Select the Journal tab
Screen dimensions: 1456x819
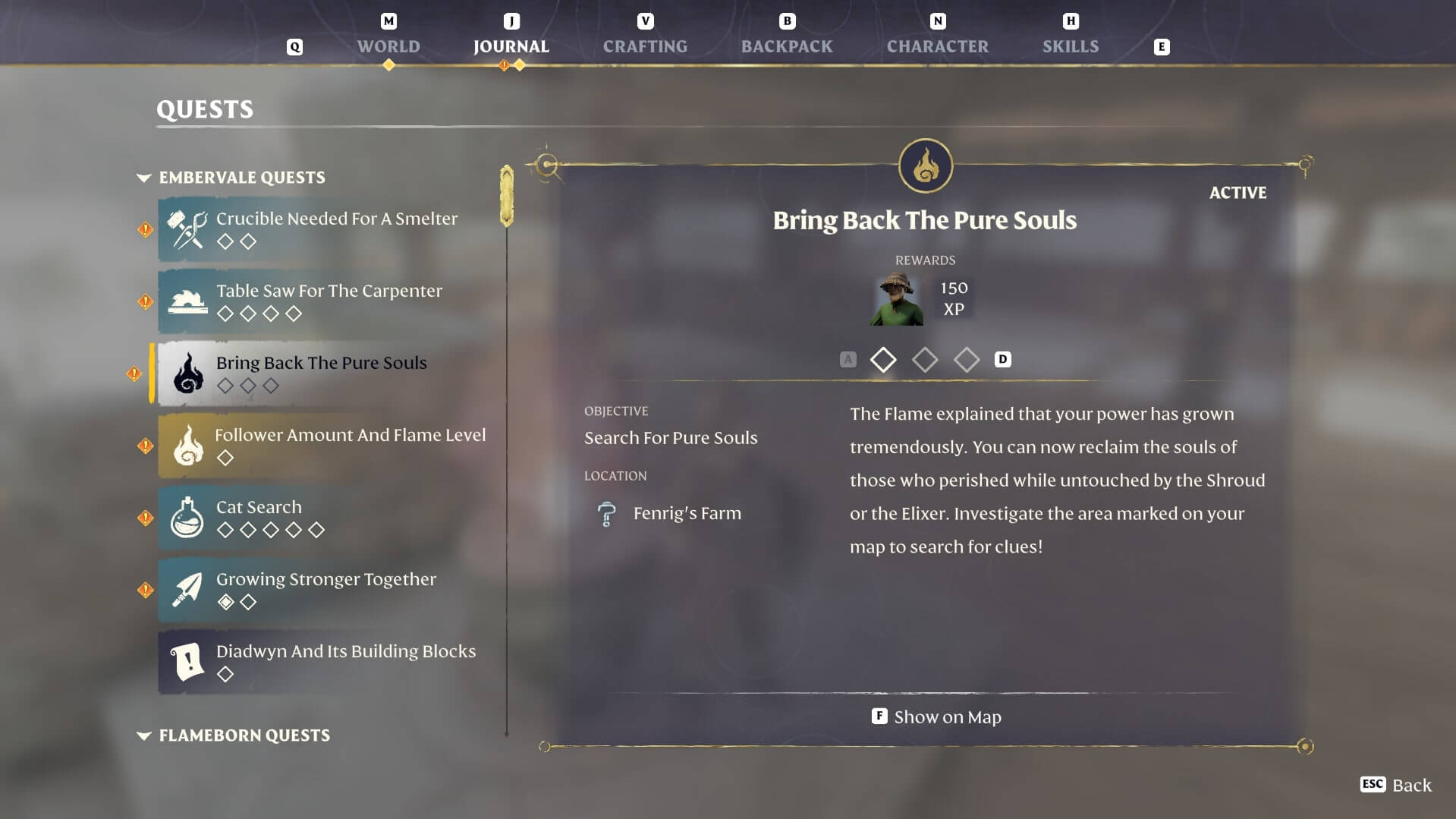coord(511,46)
